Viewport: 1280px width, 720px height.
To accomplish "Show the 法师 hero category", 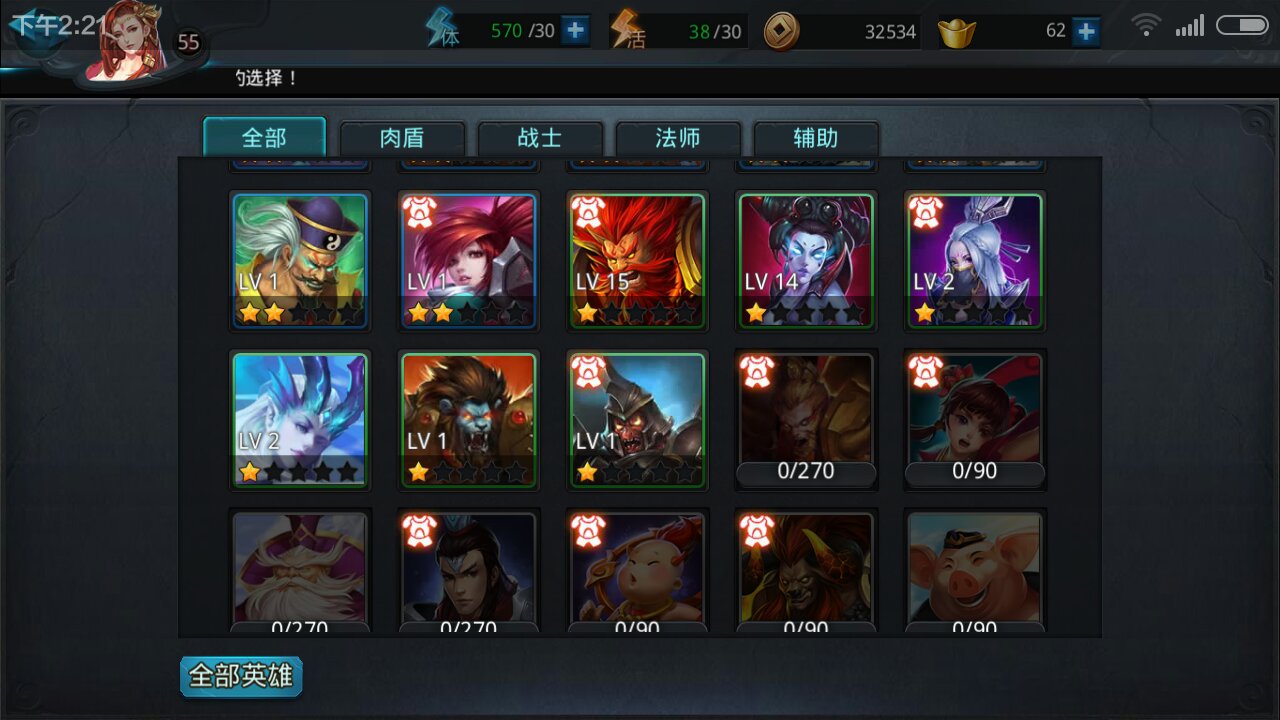I will 678,138.
